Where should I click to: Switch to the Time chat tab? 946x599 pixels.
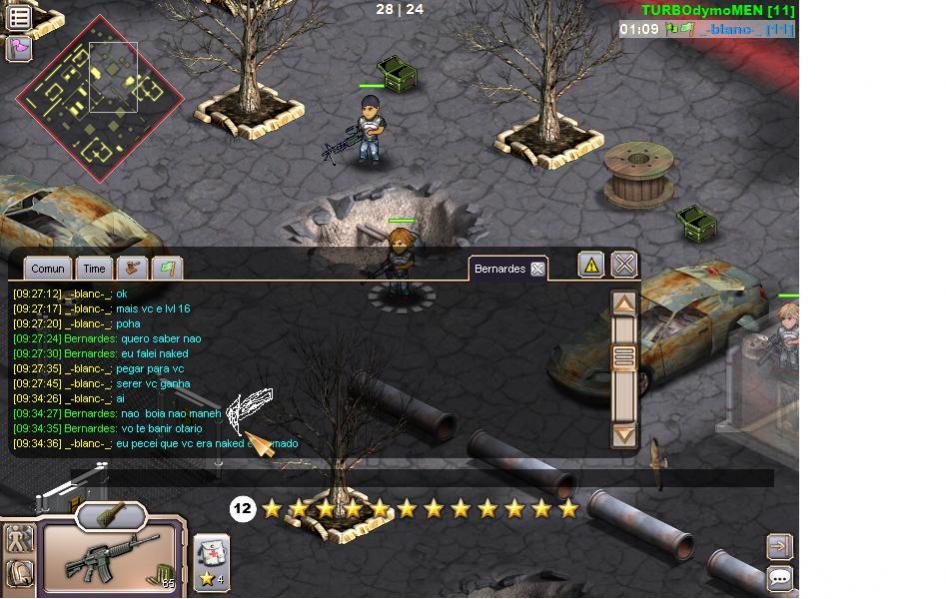click(x=94, y=268)
